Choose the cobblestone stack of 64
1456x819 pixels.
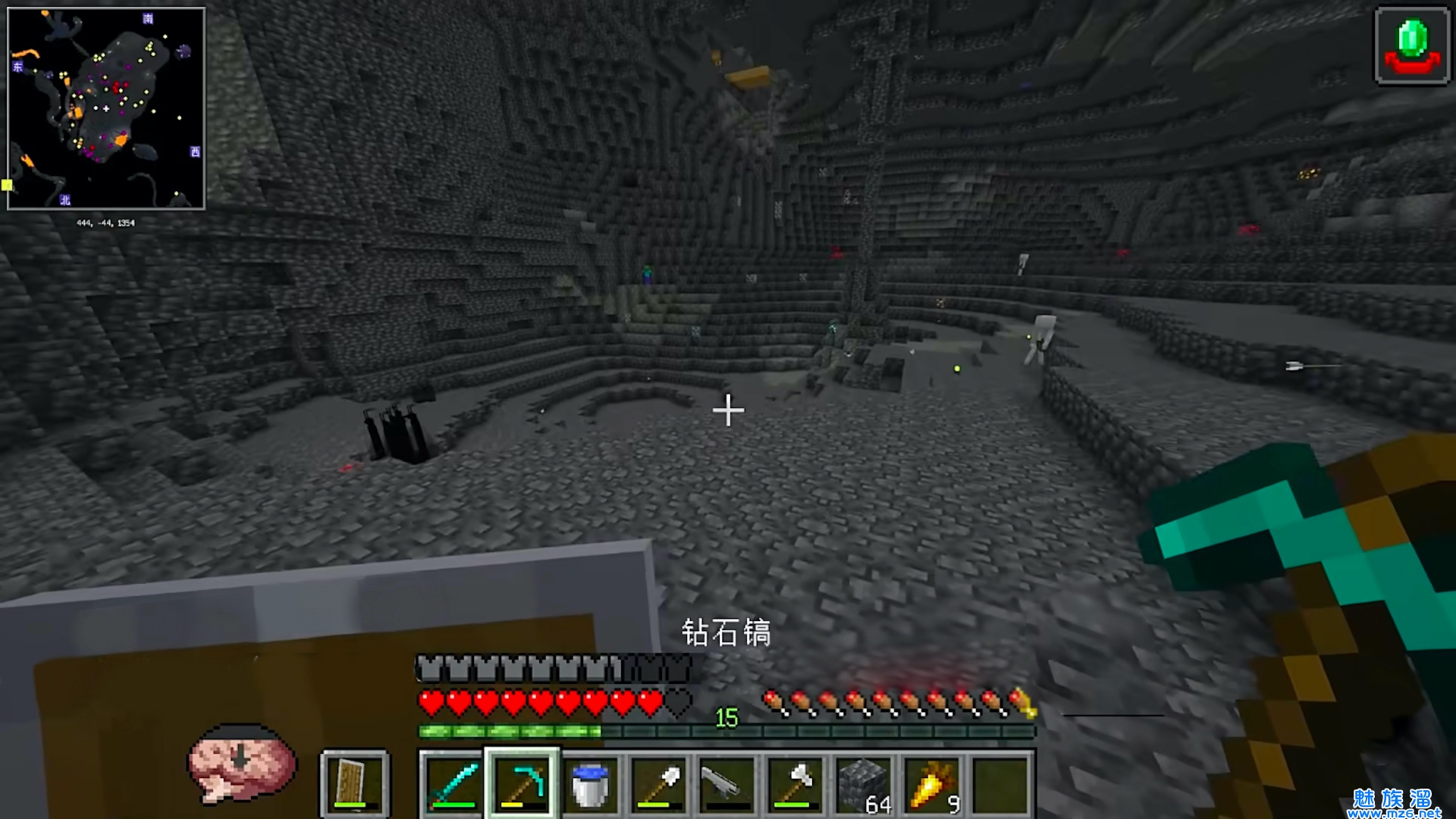[x=864, y=784]
